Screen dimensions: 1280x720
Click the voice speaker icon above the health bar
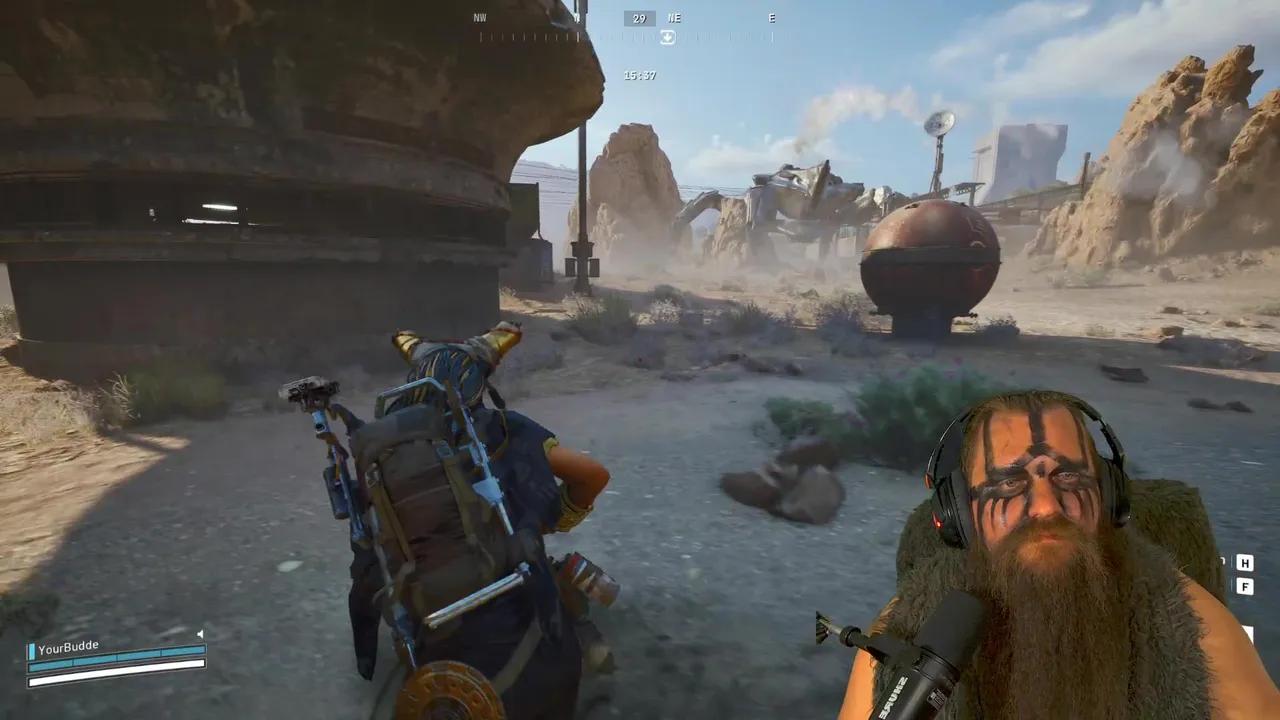pos(200,634)
